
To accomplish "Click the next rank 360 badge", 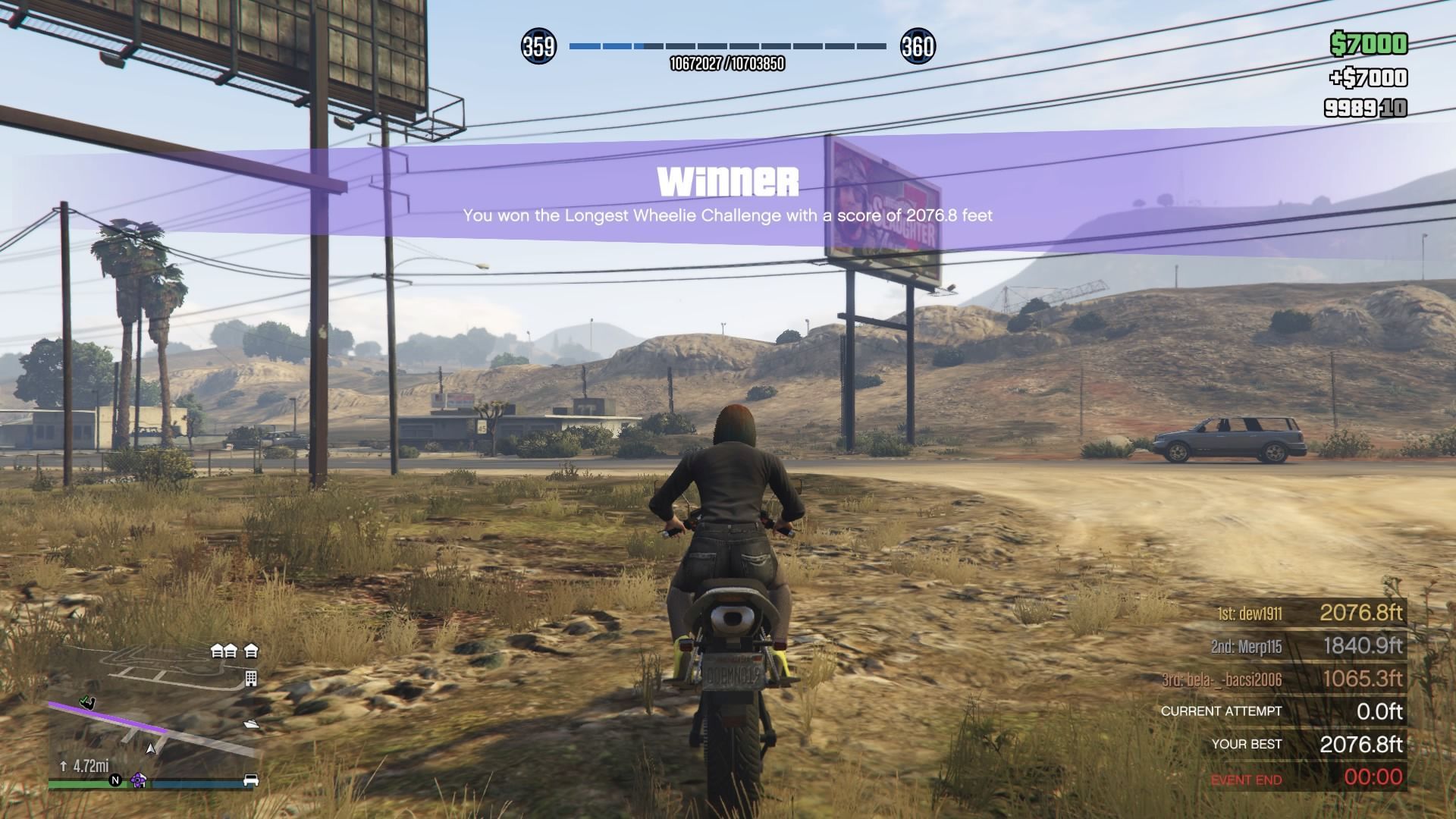I will 917,47.
